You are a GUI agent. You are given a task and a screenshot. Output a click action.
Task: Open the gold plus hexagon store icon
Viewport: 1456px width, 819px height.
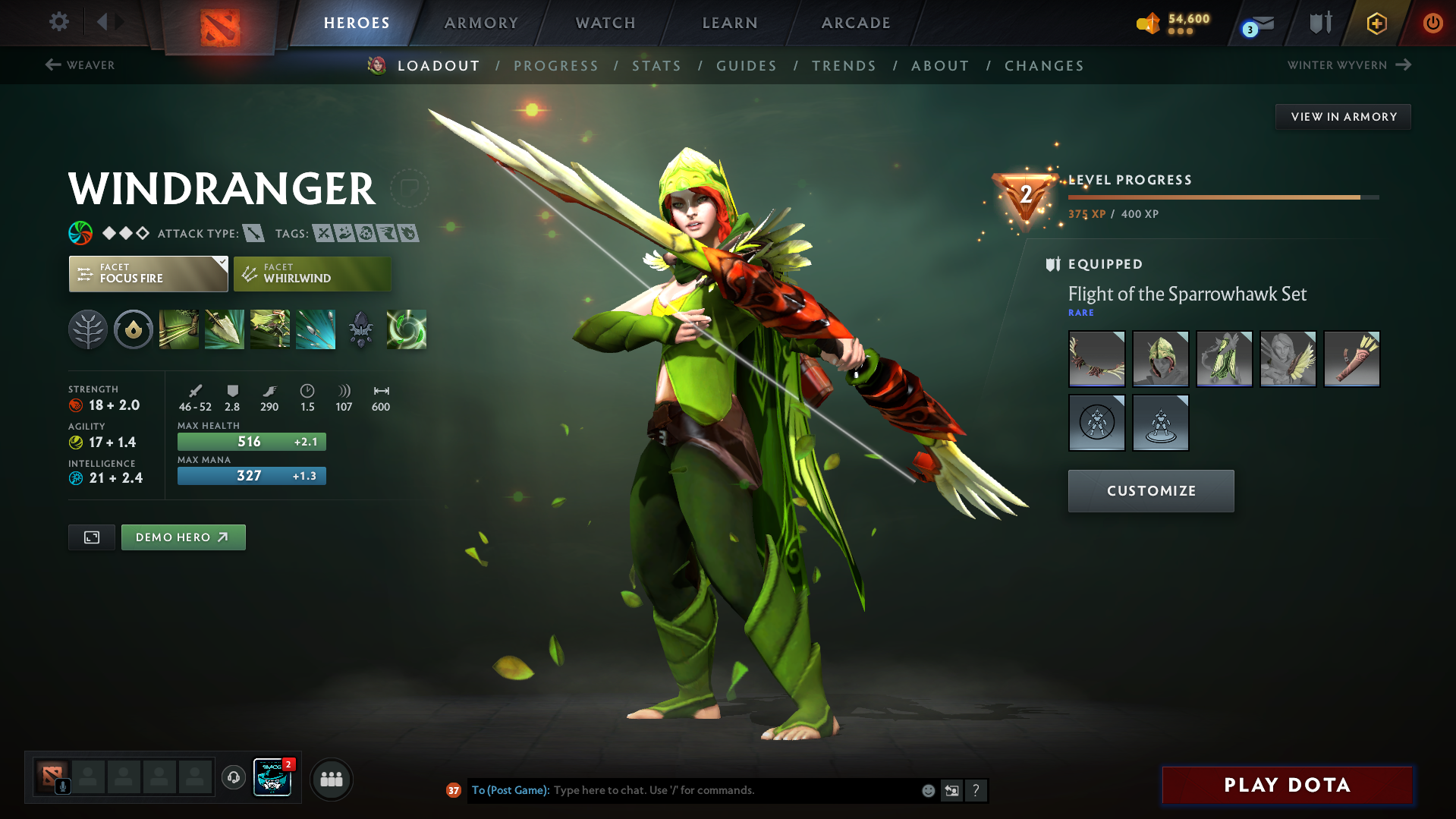tap(1376, 23)
